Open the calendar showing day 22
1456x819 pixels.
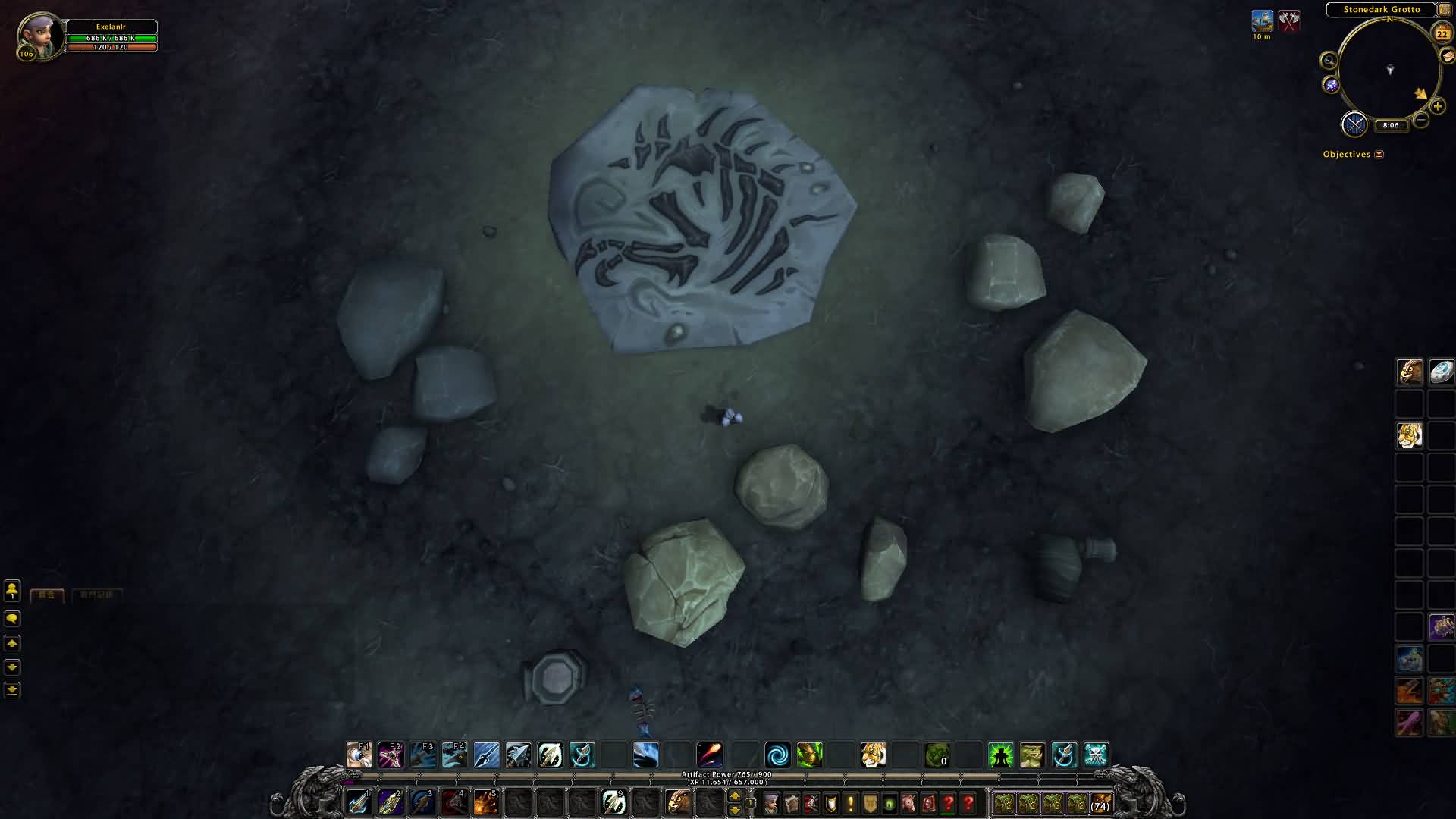tap(1442, 33)
